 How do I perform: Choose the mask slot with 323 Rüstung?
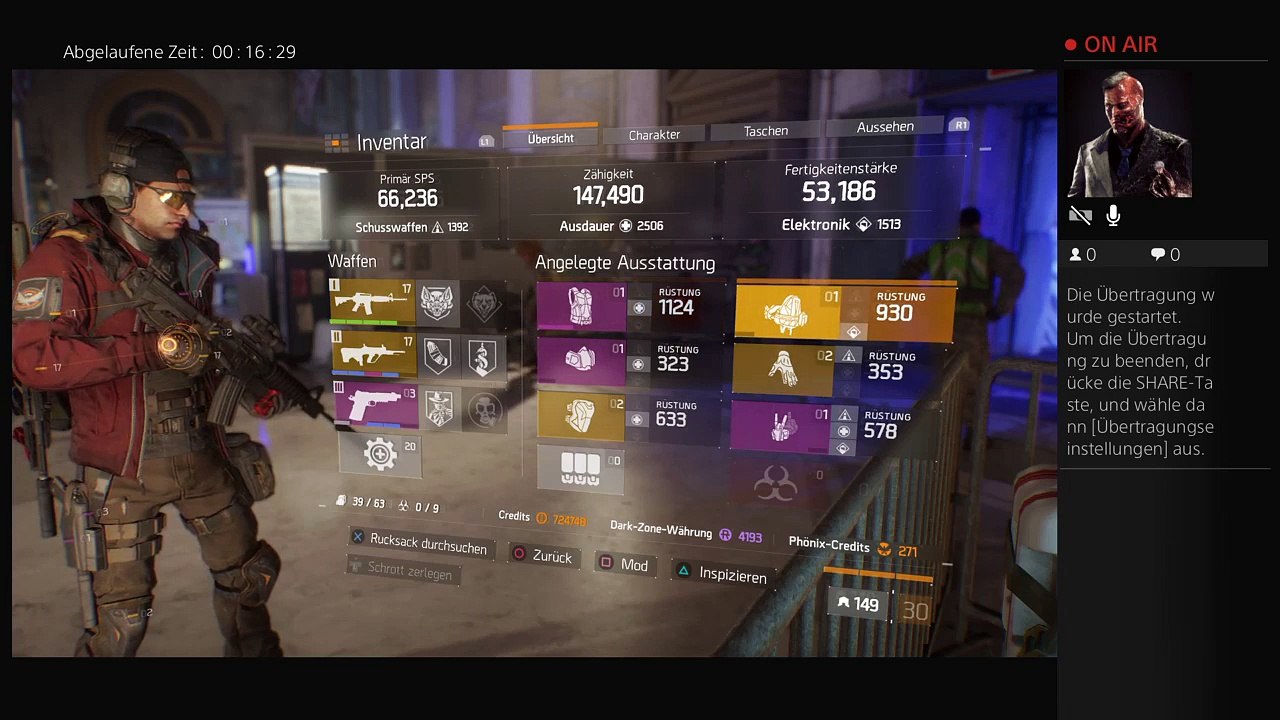click(x=581, y=361)
